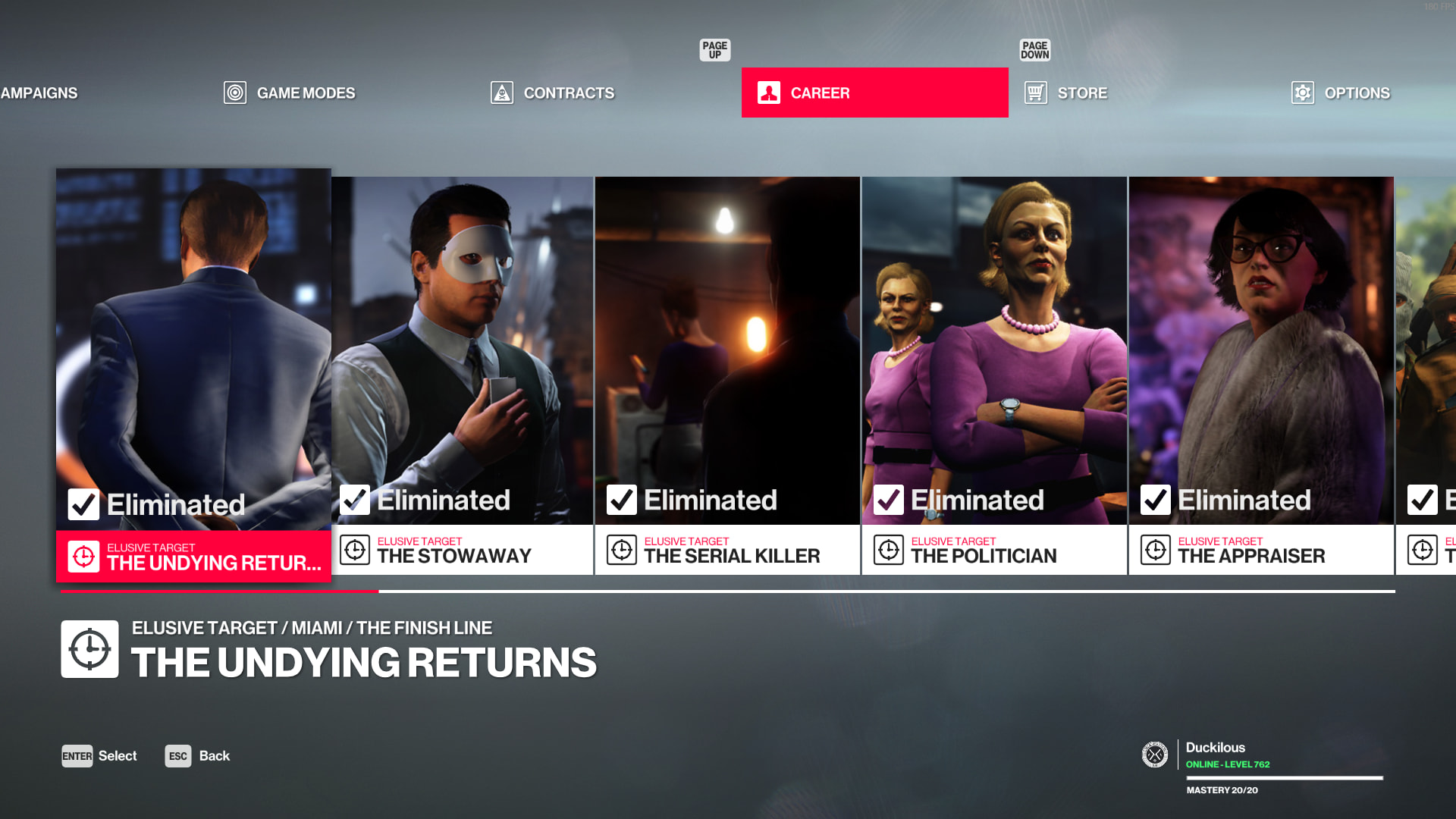Open the Duckilous player profile badge
Image resolution: width=1456 pixels, height=819 pixels.
[1215, 755]
